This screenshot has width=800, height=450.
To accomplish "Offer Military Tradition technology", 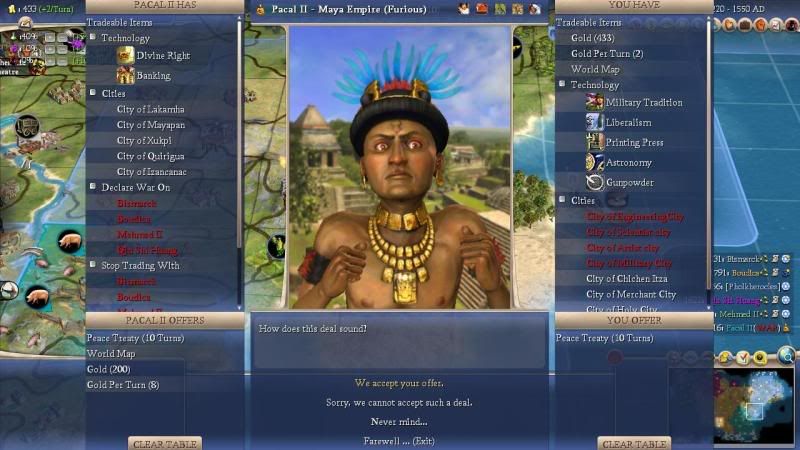I will point(643,103).
